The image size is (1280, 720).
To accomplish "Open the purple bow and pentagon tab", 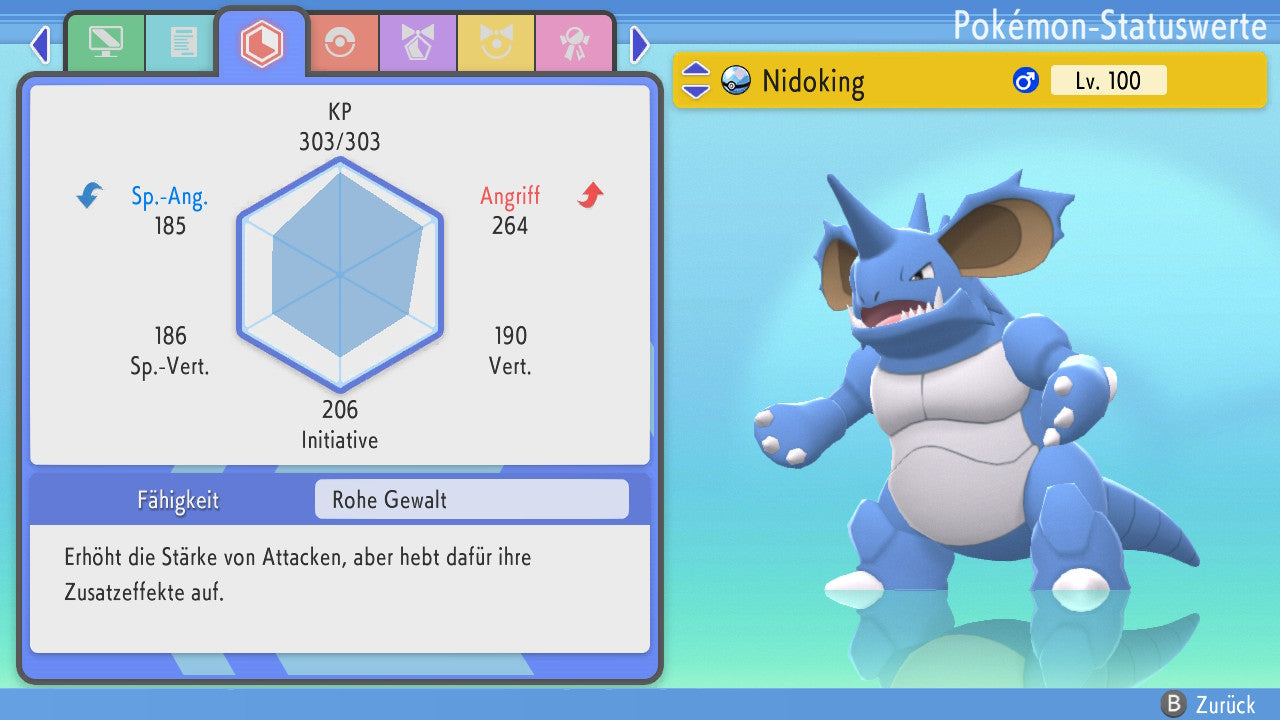I will pos(418,42).
